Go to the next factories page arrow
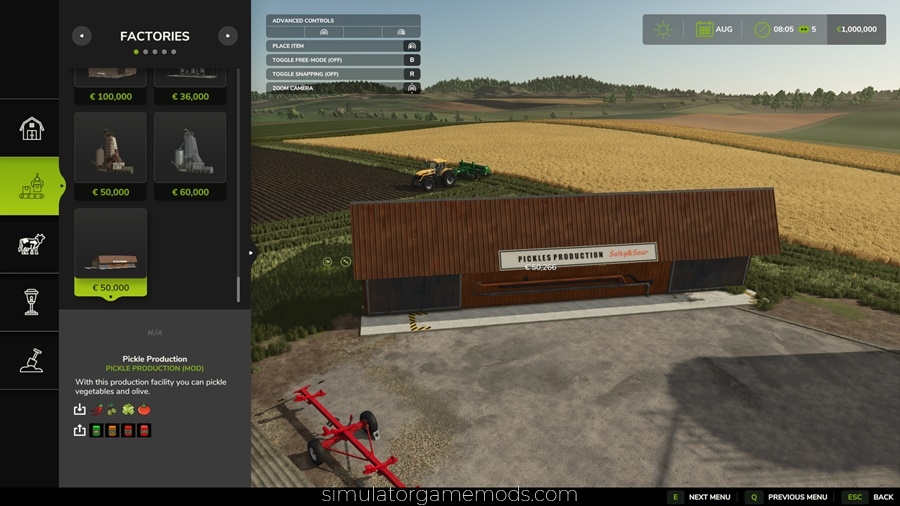The width and height of the screenshot is (900, 506). pyautogui.click(x=228, y=36)
